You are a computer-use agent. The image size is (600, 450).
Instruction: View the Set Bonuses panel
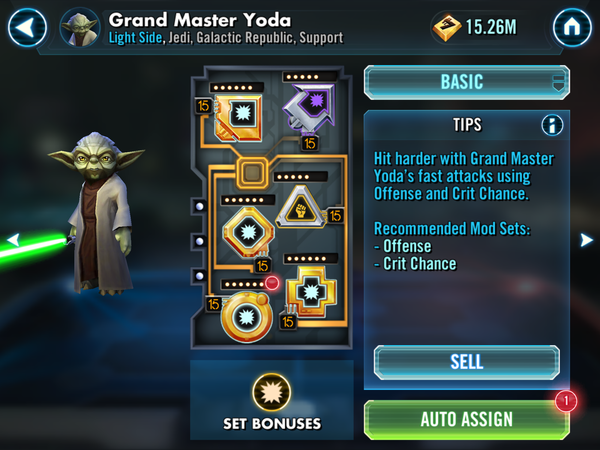[x=272, y=400]
